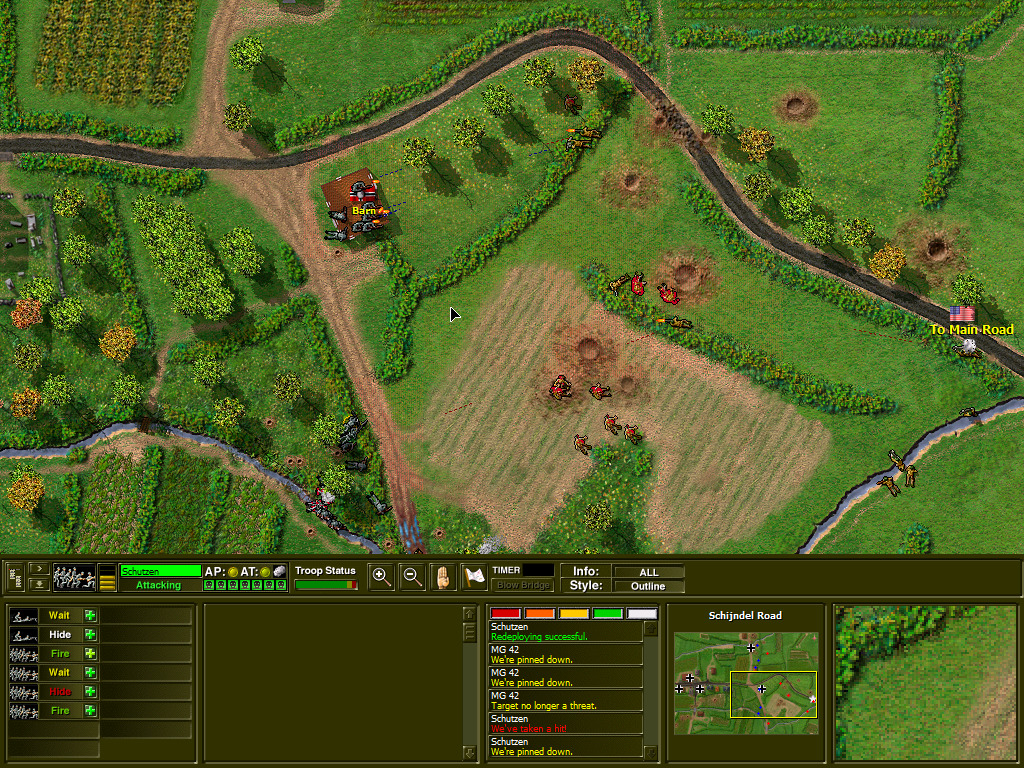
Task: Open the Schijndel Road minimap
Action: [x=745, y=683]
